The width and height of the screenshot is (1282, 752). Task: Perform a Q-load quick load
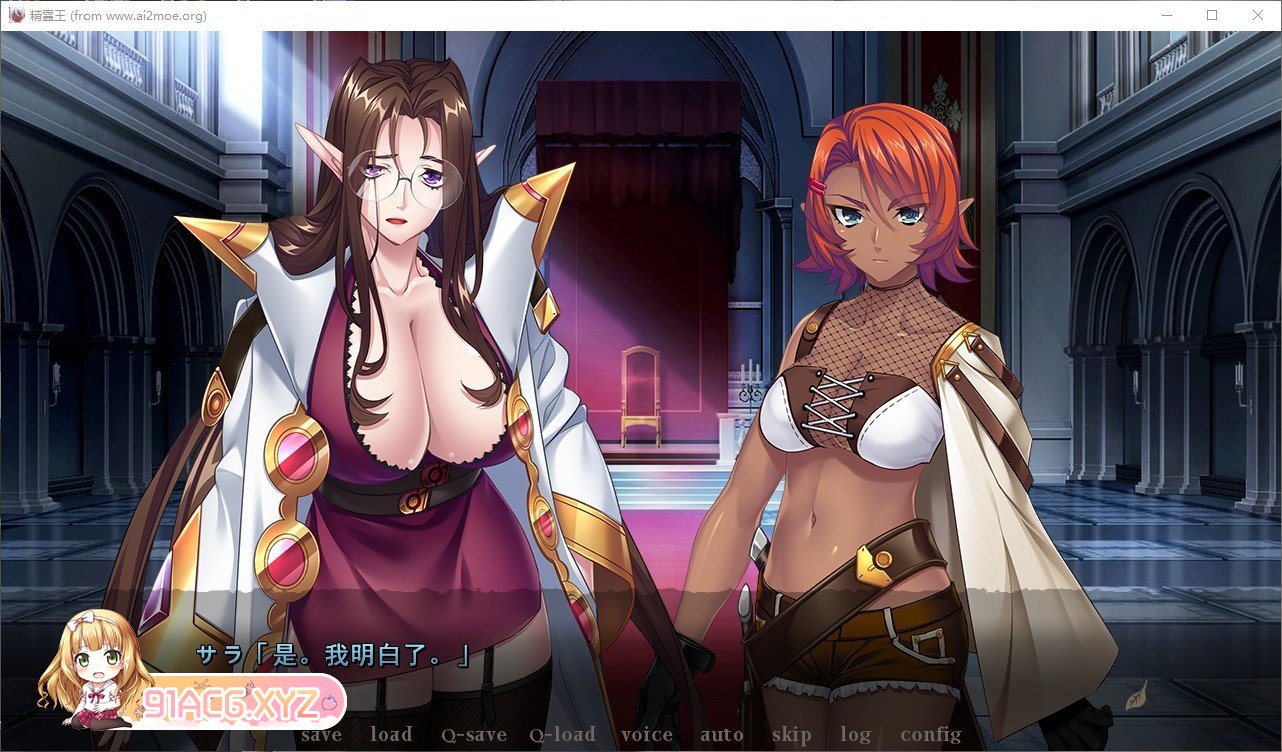pos(563,733)
